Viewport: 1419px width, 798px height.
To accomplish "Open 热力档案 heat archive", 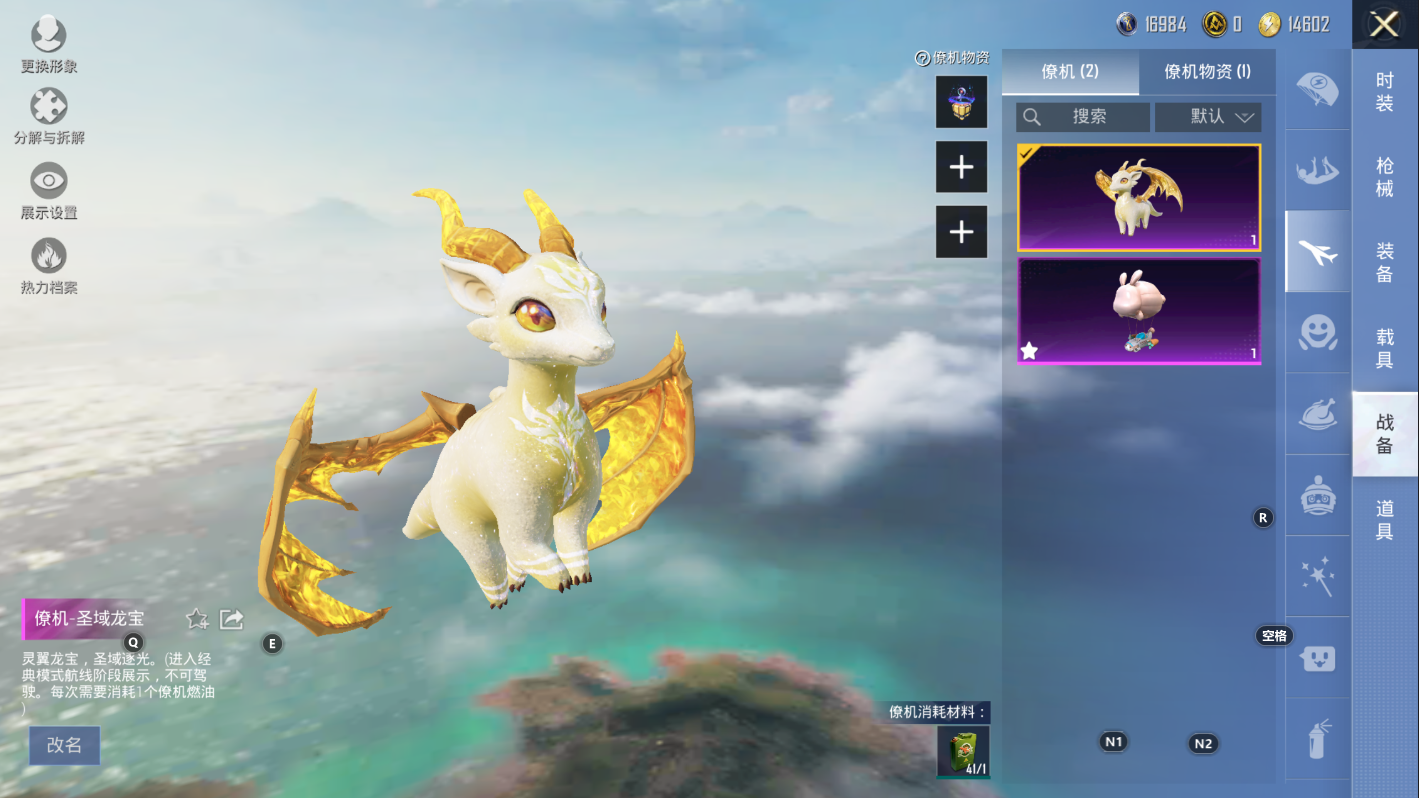I will point(48,266).
